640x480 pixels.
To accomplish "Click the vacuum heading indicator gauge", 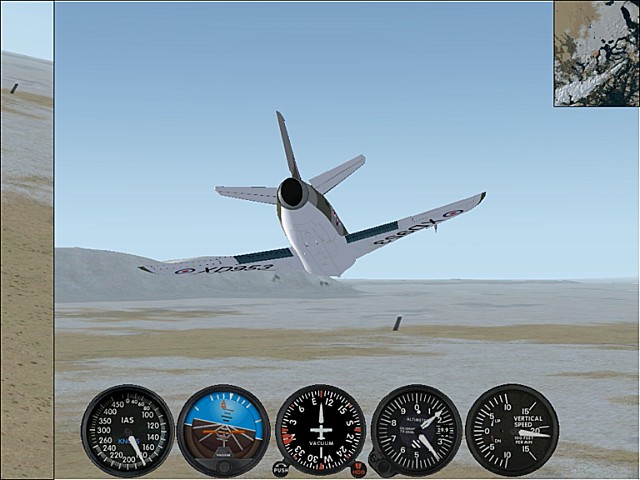I will [320, 429].
